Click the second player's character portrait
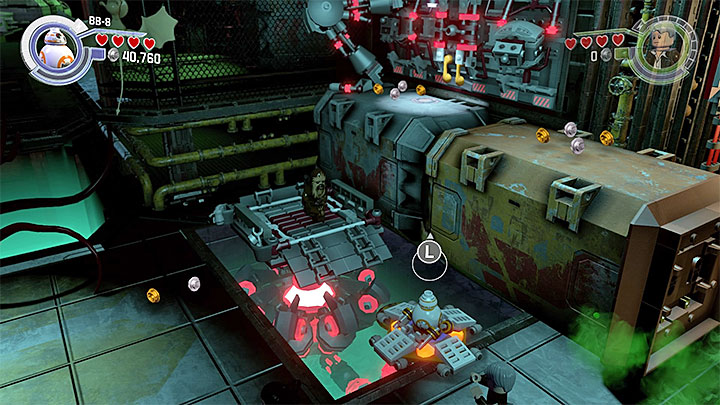720x405 pixels. pos(663,48)
